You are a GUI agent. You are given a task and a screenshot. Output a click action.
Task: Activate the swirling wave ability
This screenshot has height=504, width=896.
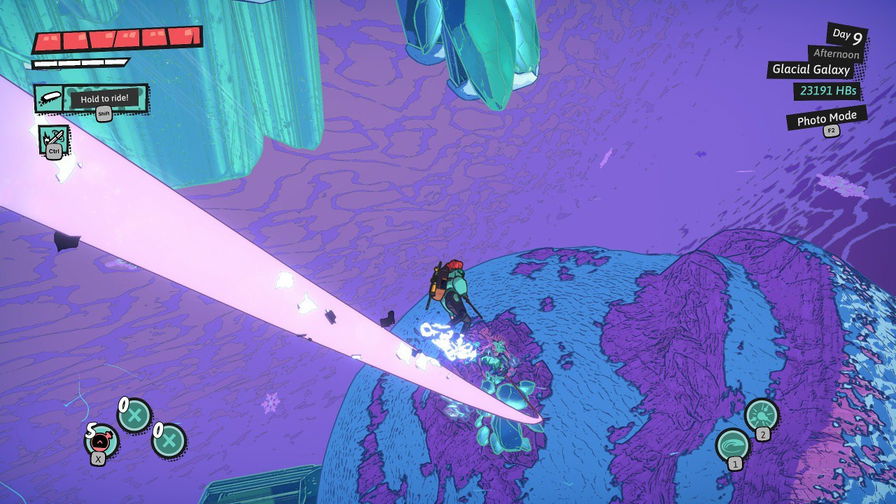click(x=734, y=445)
